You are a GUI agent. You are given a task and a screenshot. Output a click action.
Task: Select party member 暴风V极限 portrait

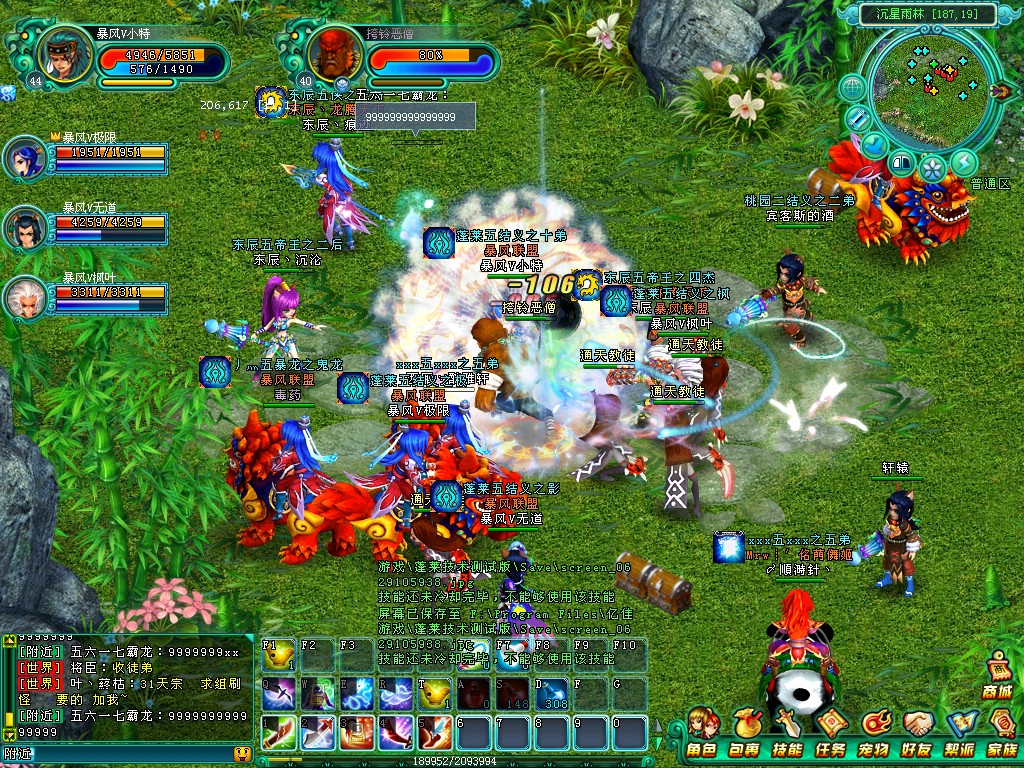tap(24, 158)
